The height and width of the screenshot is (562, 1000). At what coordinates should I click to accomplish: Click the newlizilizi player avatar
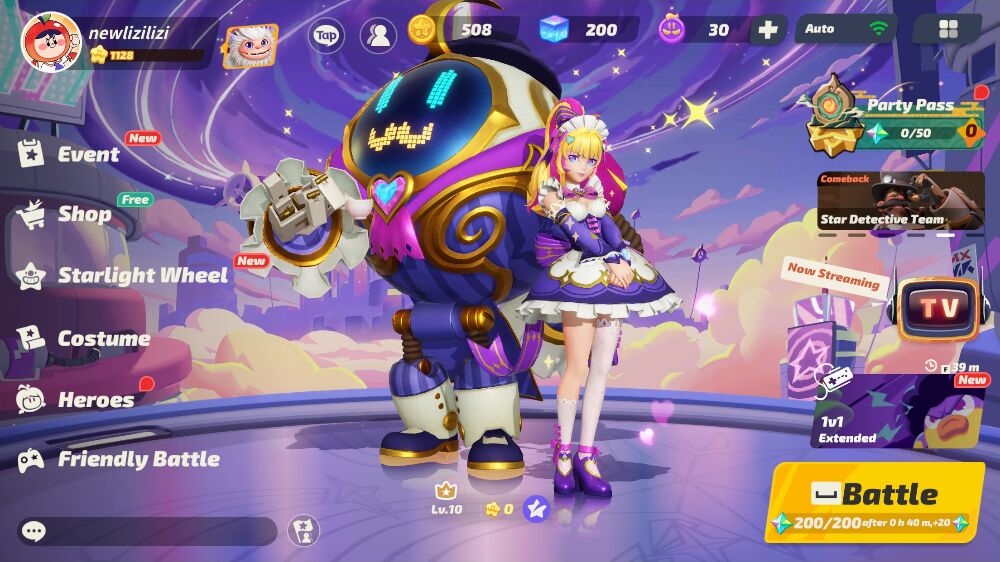point(50,40)
